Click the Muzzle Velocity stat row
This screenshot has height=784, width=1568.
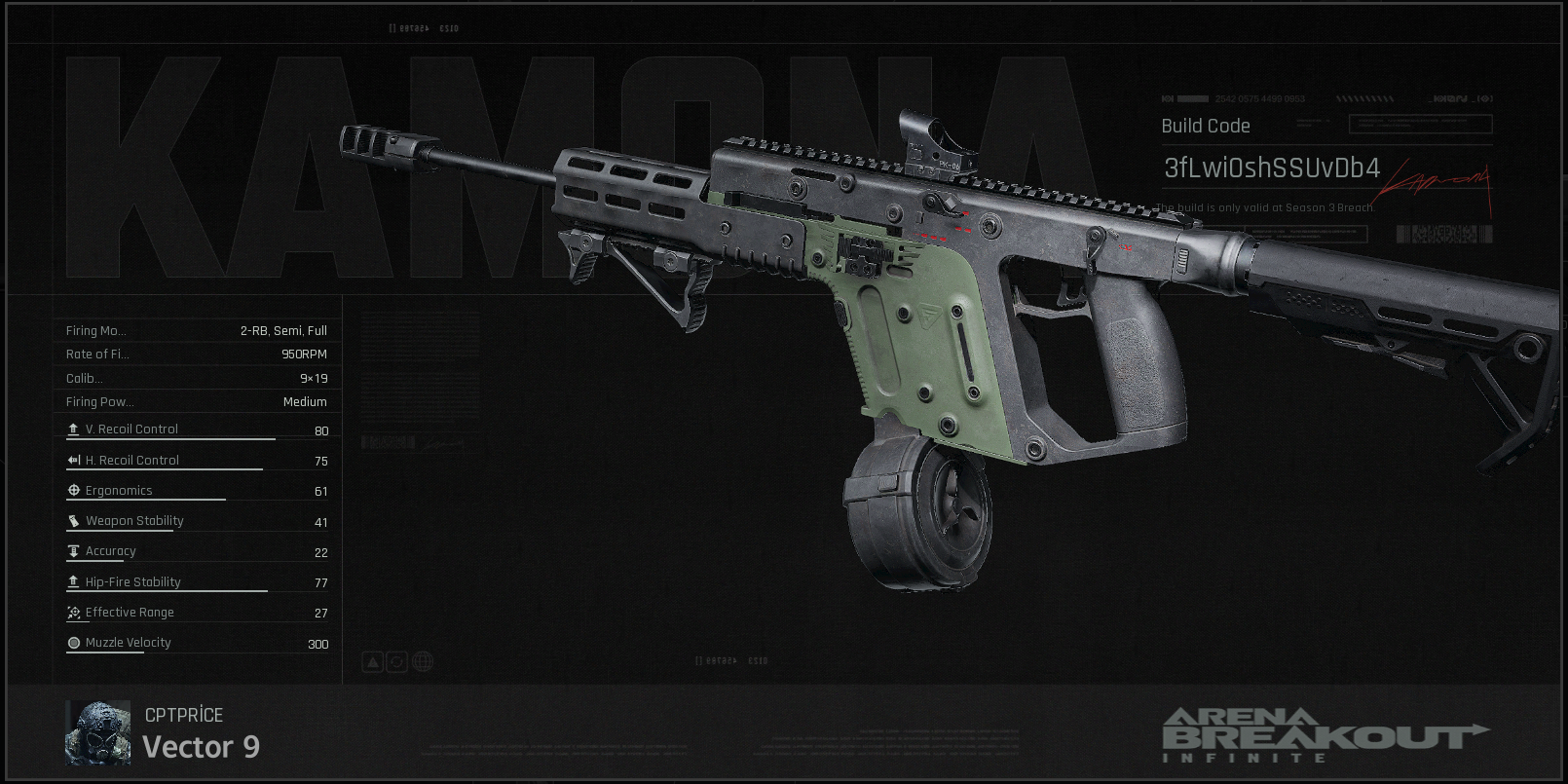(x=196, y=643)
